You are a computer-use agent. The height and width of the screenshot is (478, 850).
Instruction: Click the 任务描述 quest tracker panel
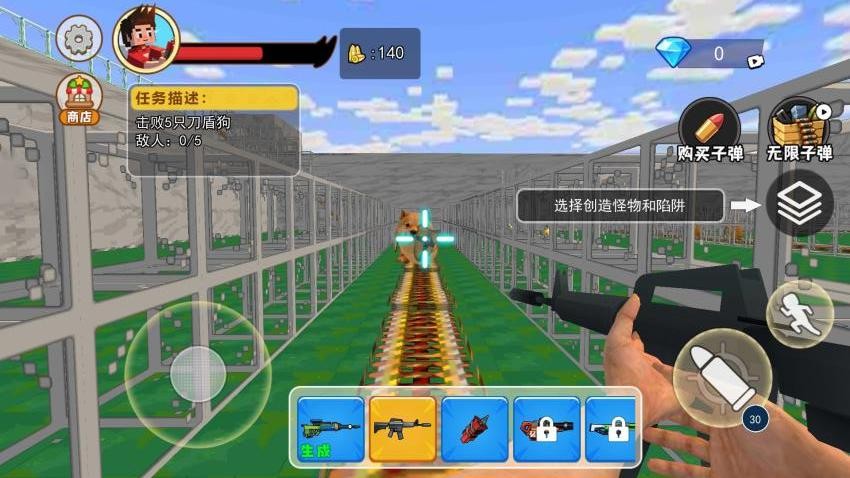(x=213, y=128)
